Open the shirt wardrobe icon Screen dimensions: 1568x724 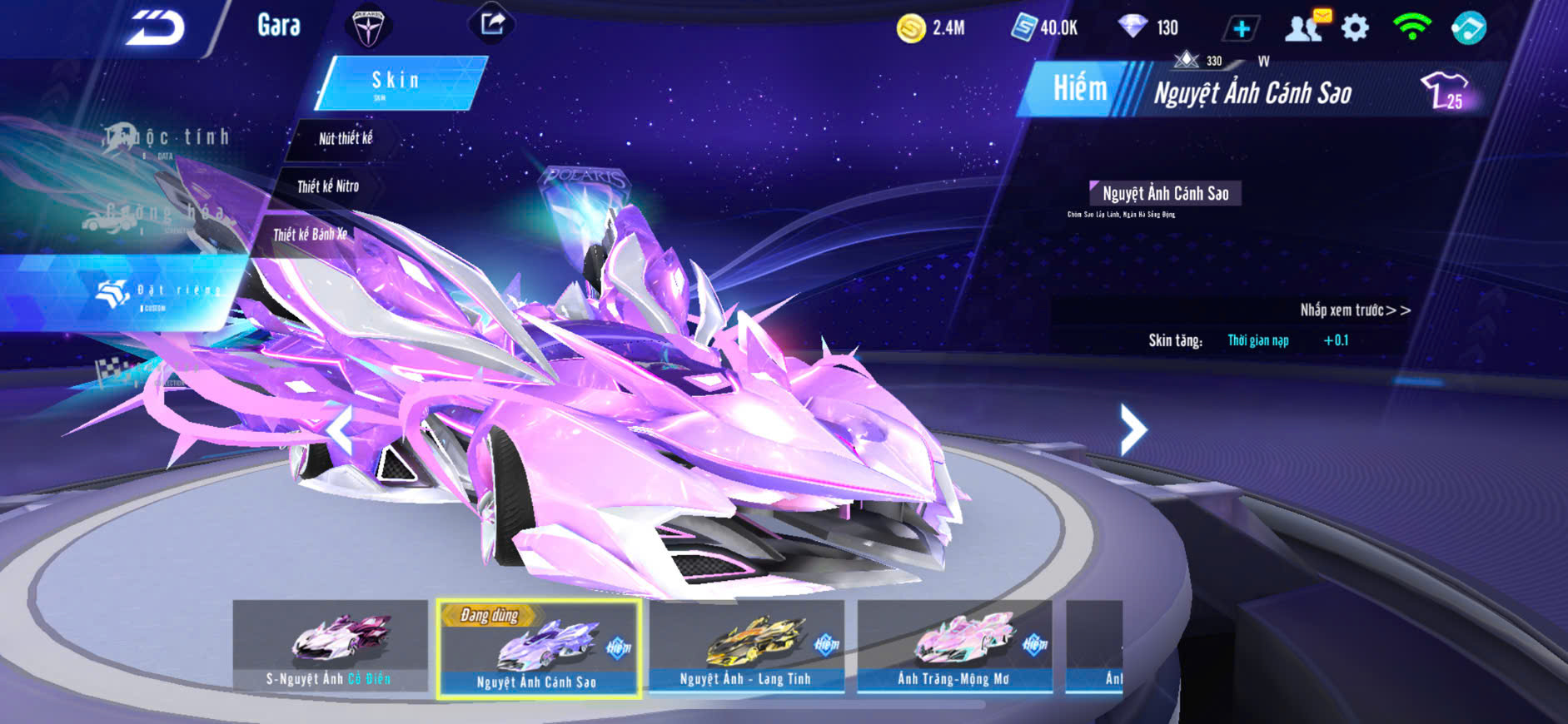click(x=1446, y=90)
